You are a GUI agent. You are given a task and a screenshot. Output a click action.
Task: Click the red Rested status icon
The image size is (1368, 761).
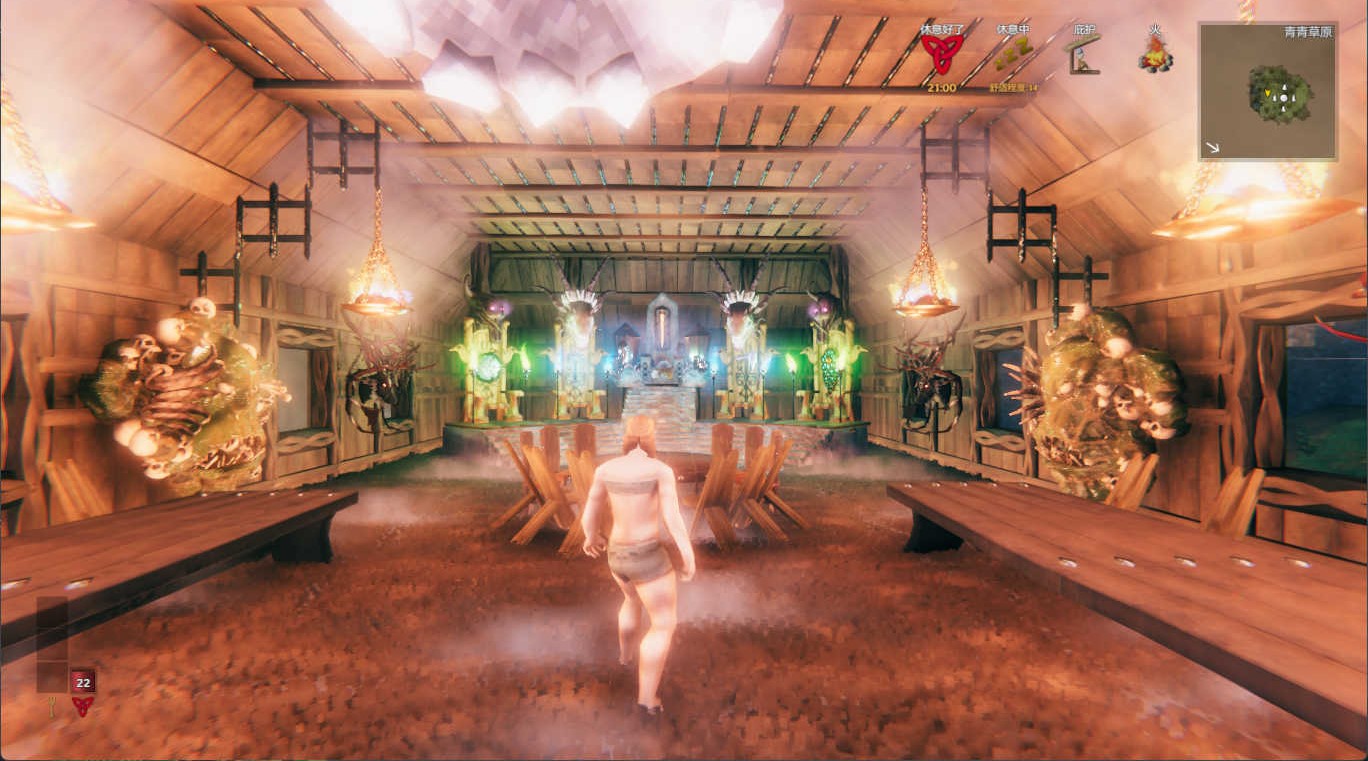pos(941,54)
